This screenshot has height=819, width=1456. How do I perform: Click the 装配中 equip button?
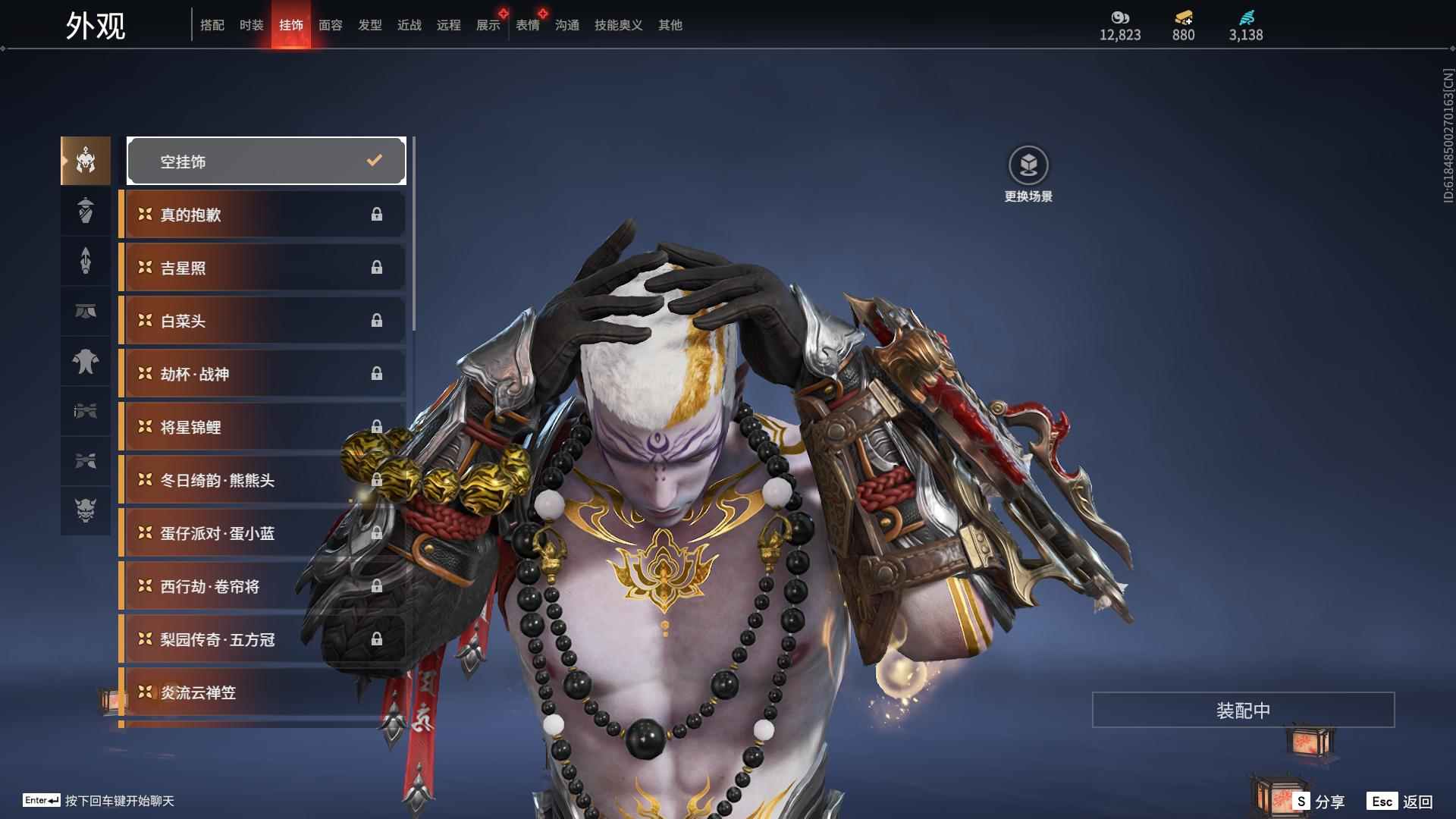tap(1243, 710)
